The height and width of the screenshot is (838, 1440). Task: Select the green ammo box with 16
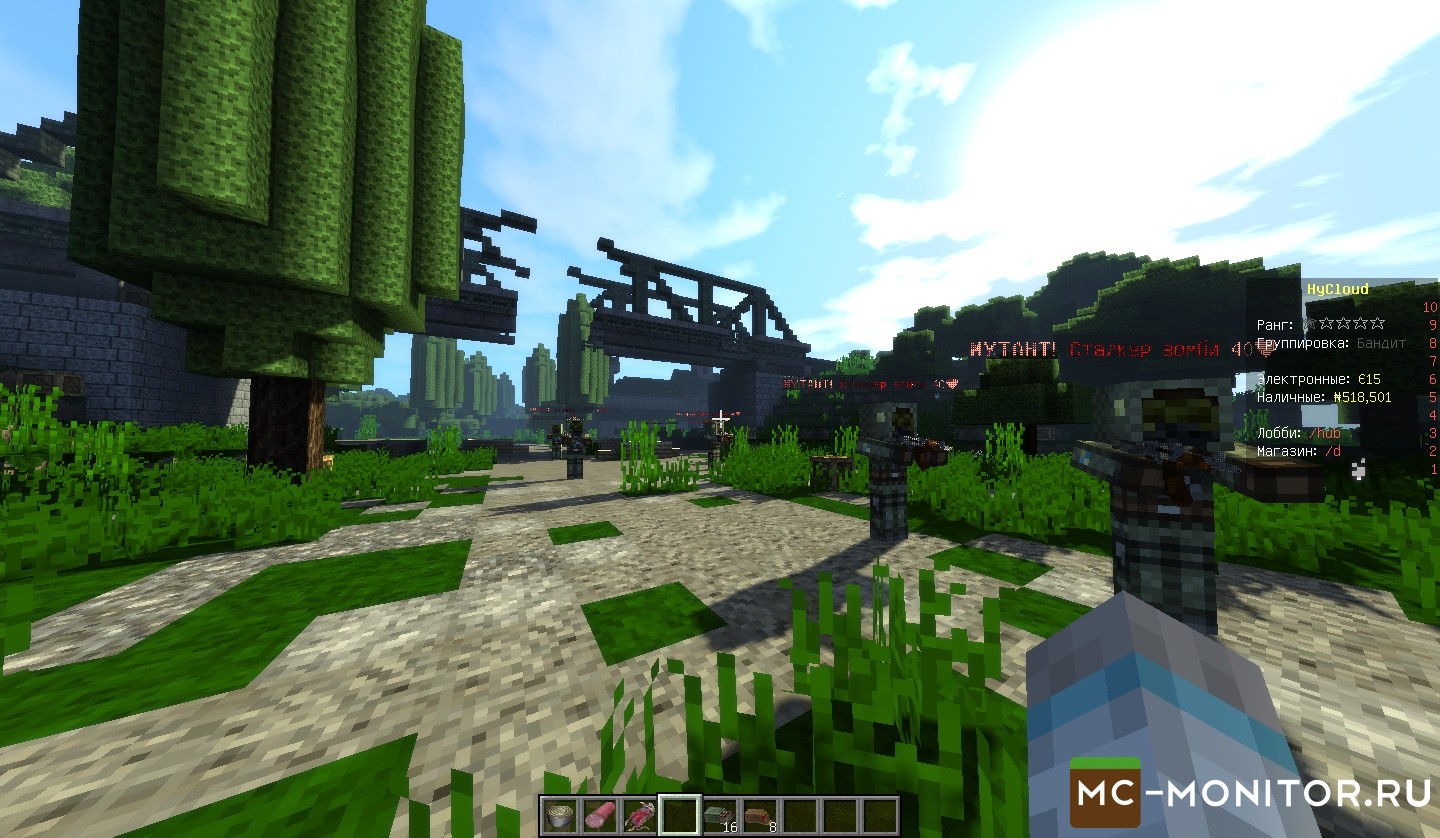(720, 815)
